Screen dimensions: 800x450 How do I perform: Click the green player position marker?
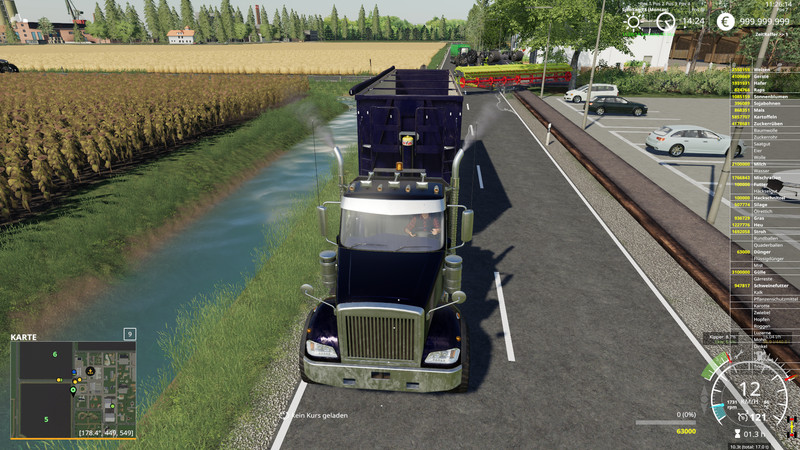point(73,389)
